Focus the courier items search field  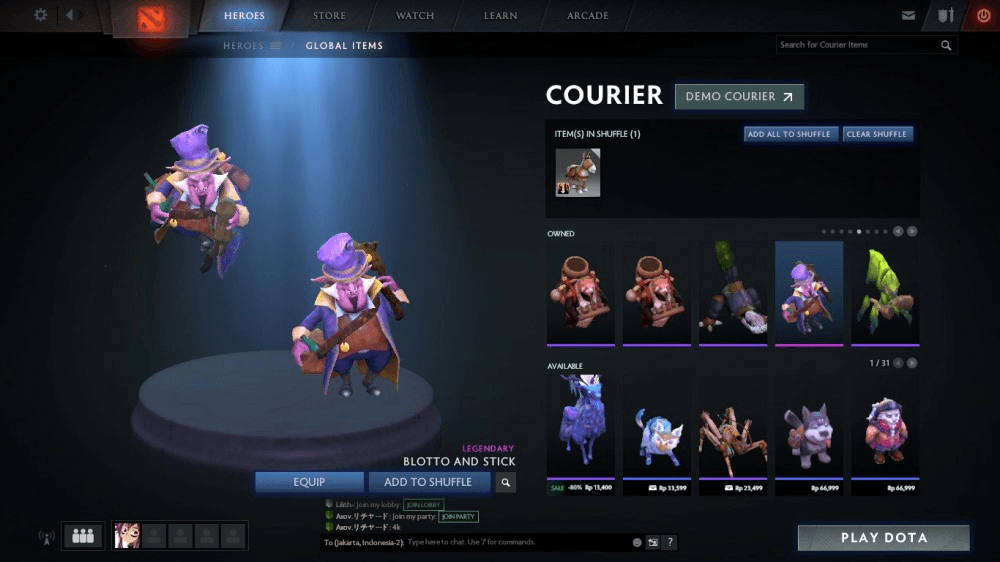[858, 45]
